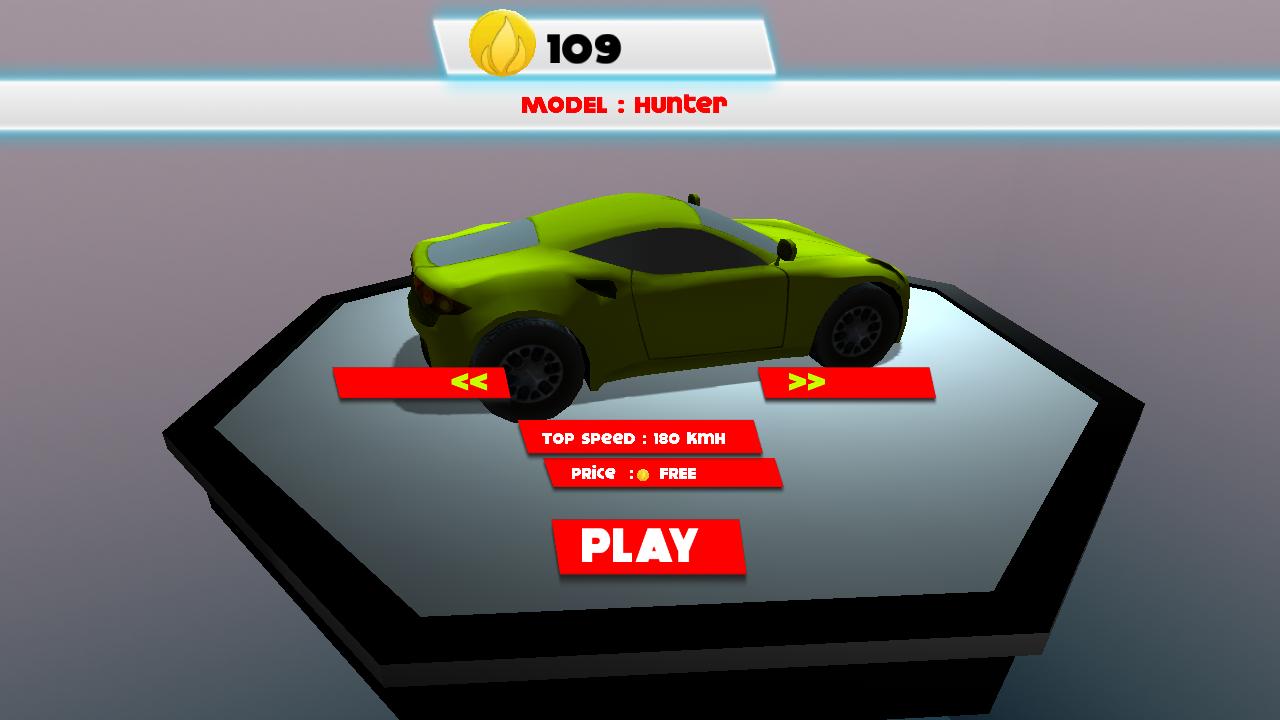Screen dimensions: 1280x720
Task: Select the Hunter model name label
Action: click(679, 105)
